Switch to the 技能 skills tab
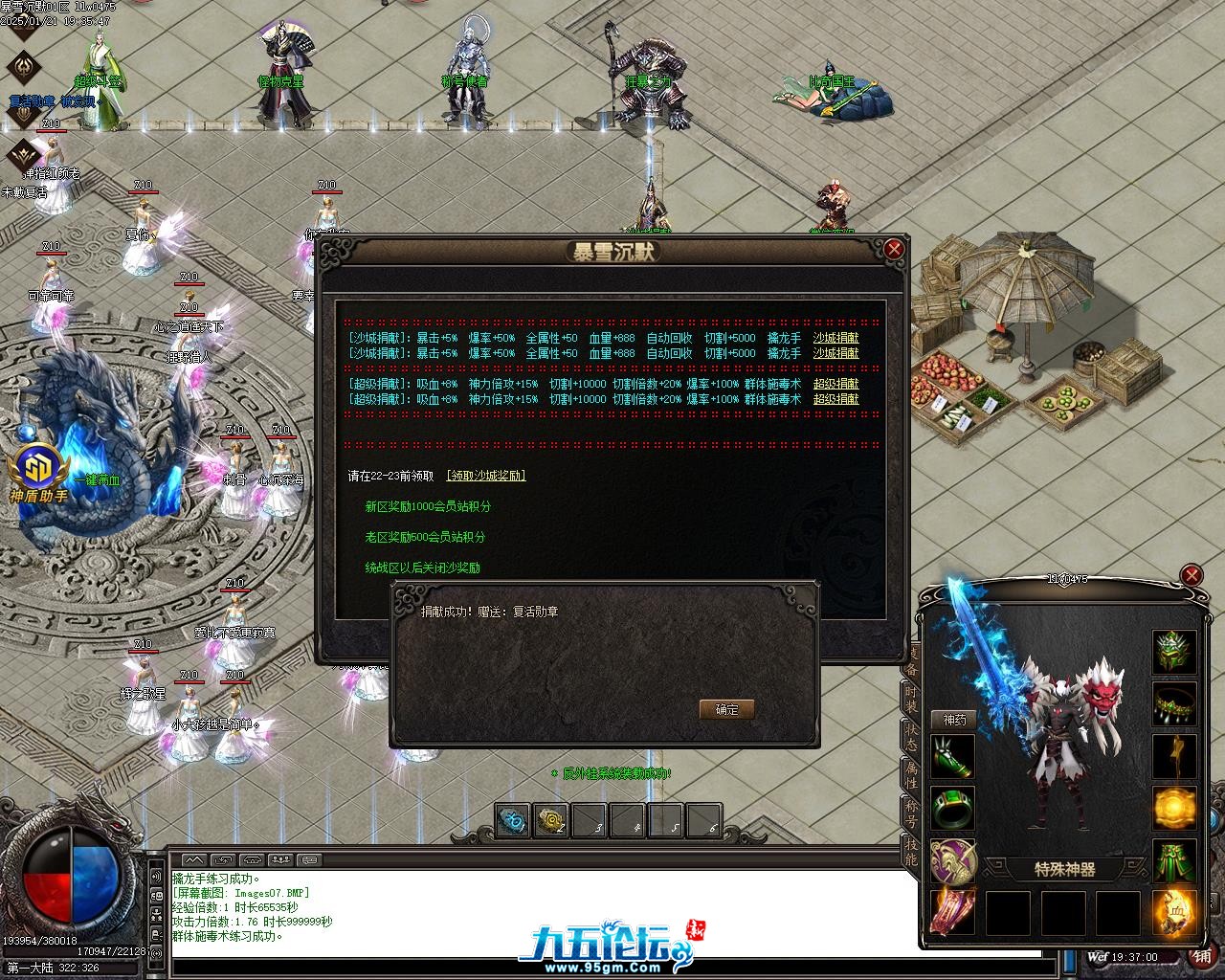The height and width of the screenshot is (980, 1225). point(910,854)
